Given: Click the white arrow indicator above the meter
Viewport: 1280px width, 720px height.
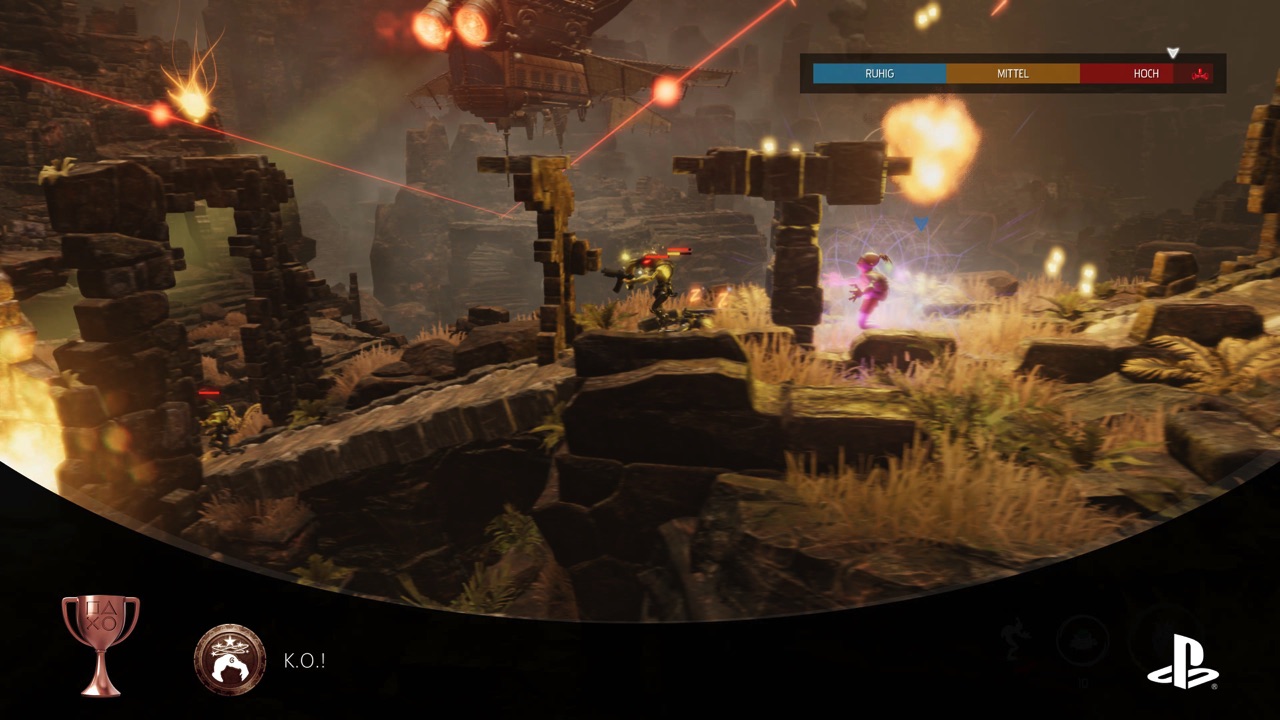Looking at the screenshot, I should 1173,52.
